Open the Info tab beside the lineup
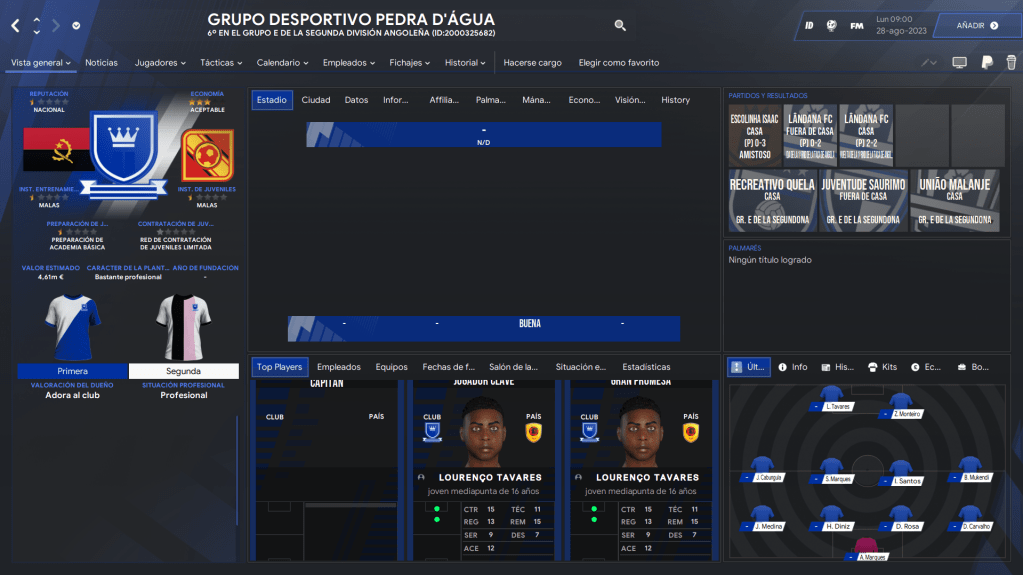1023x575 pixels. [792, 367]
